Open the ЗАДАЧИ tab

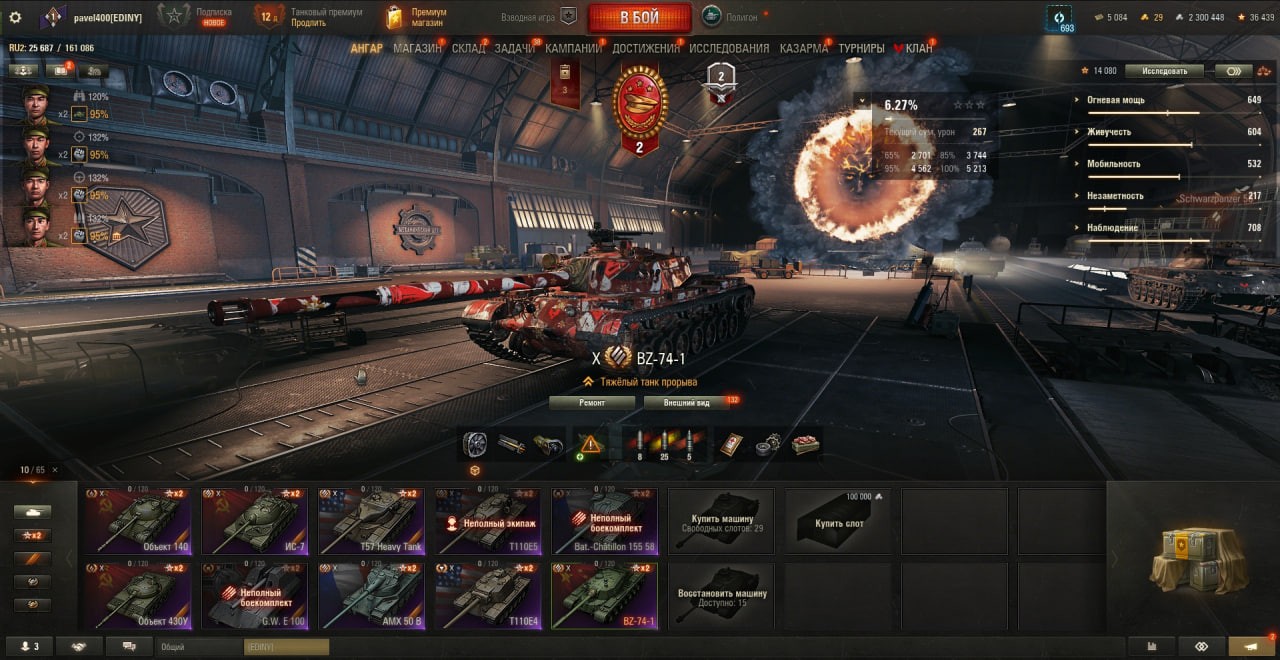coord(514,48)
